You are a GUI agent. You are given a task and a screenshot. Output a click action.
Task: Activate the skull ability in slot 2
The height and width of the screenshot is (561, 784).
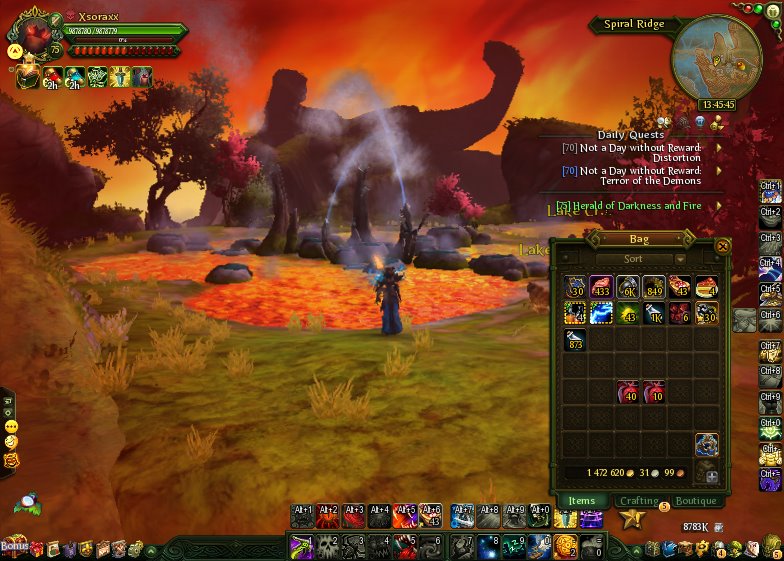pyautogui.click(x=328, y=547)
